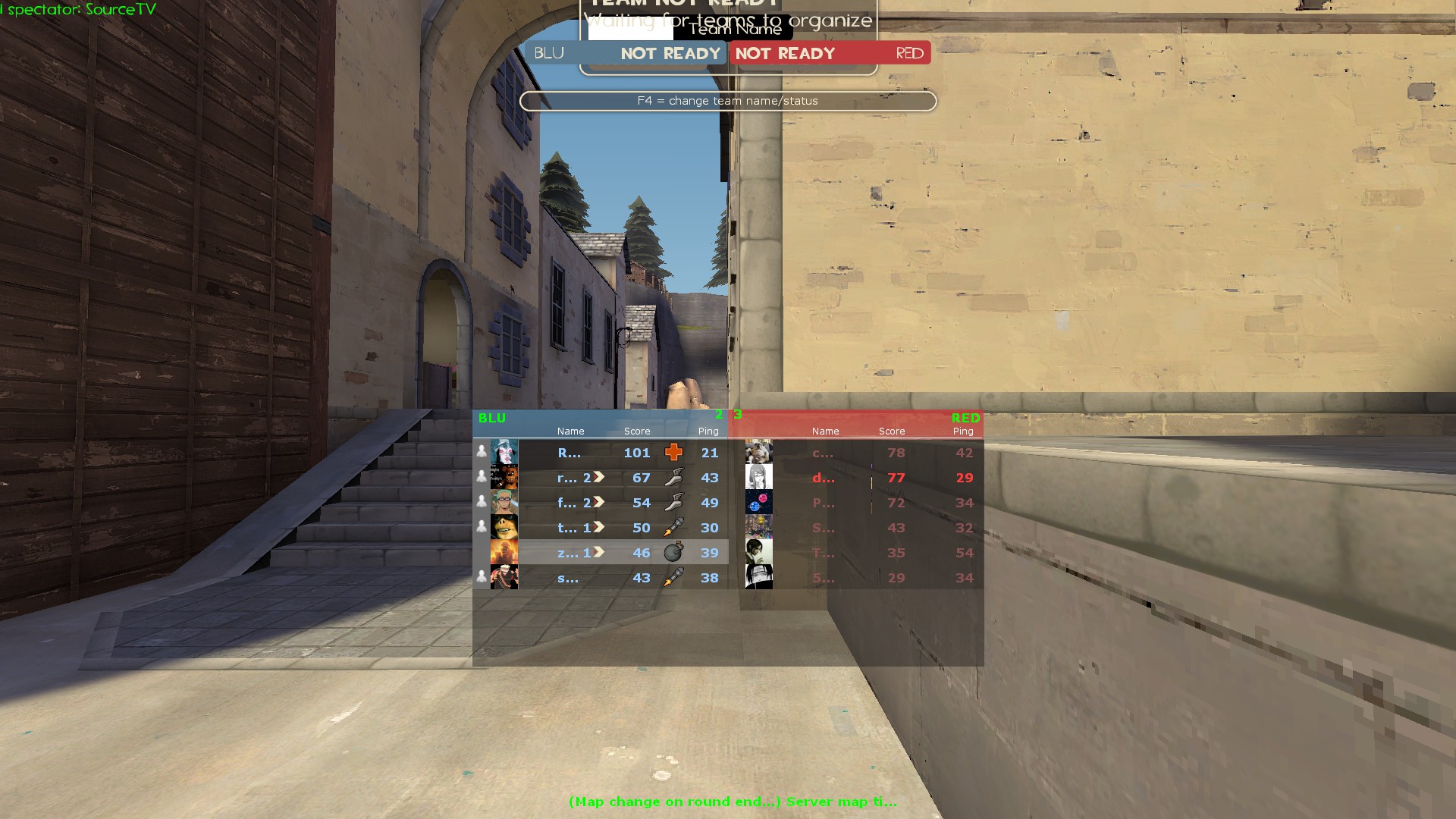Open avatar of RED player scoring 43
Viewport: 1456px width, 819px height.
click(x=759, y=527)
